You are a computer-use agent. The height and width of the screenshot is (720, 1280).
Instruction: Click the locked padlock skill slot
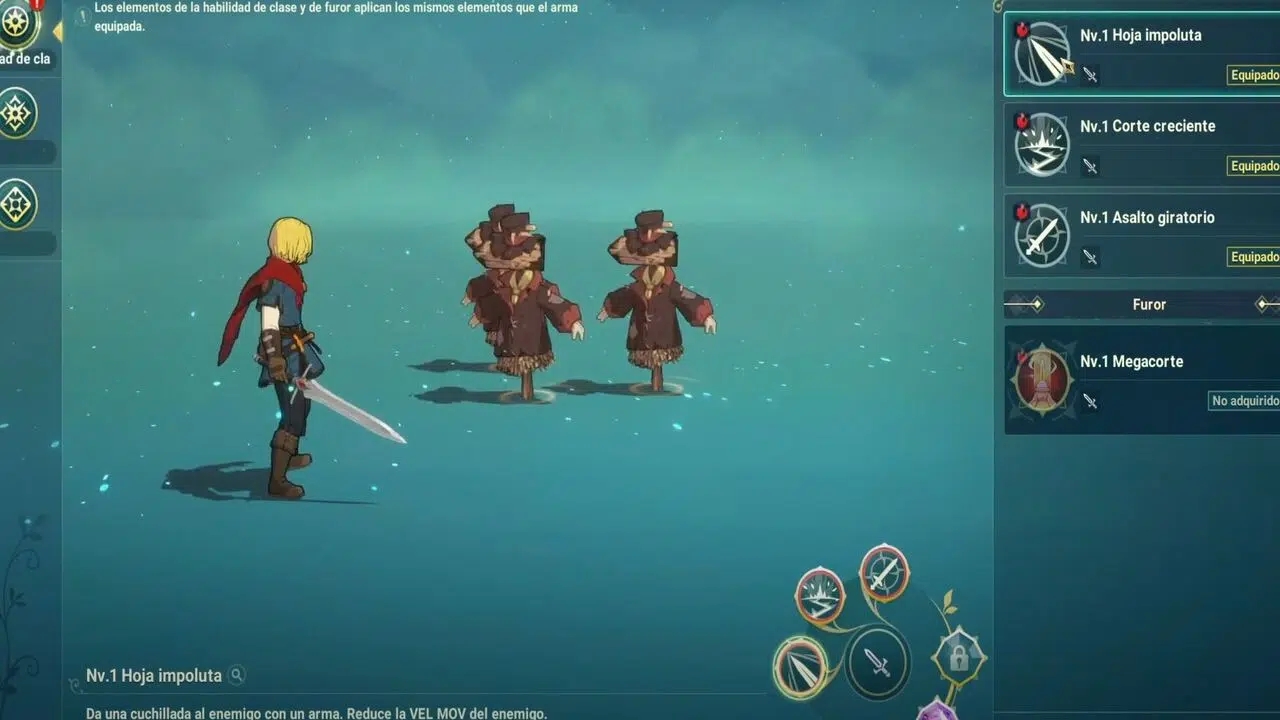(958, 657)
